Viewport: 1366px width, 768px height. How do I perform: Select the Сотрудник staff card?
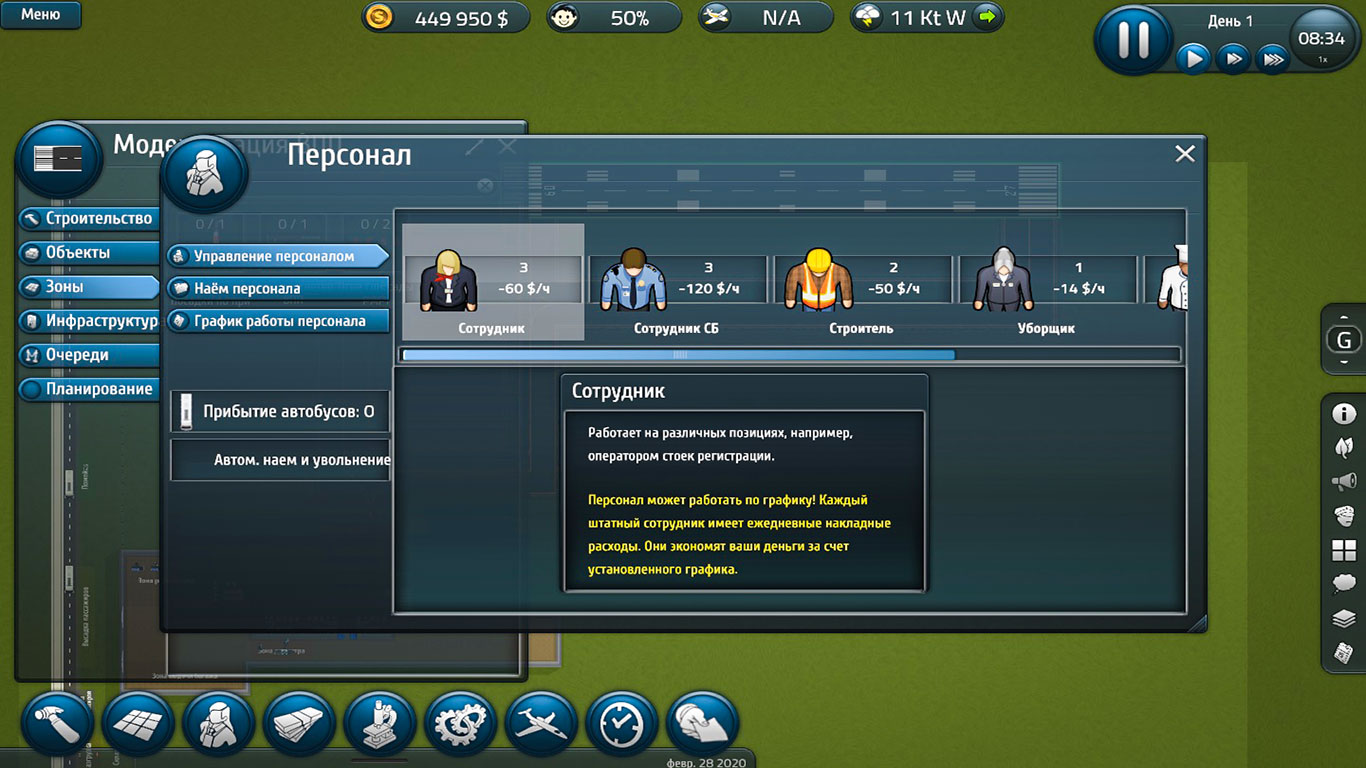pos(492,282)
